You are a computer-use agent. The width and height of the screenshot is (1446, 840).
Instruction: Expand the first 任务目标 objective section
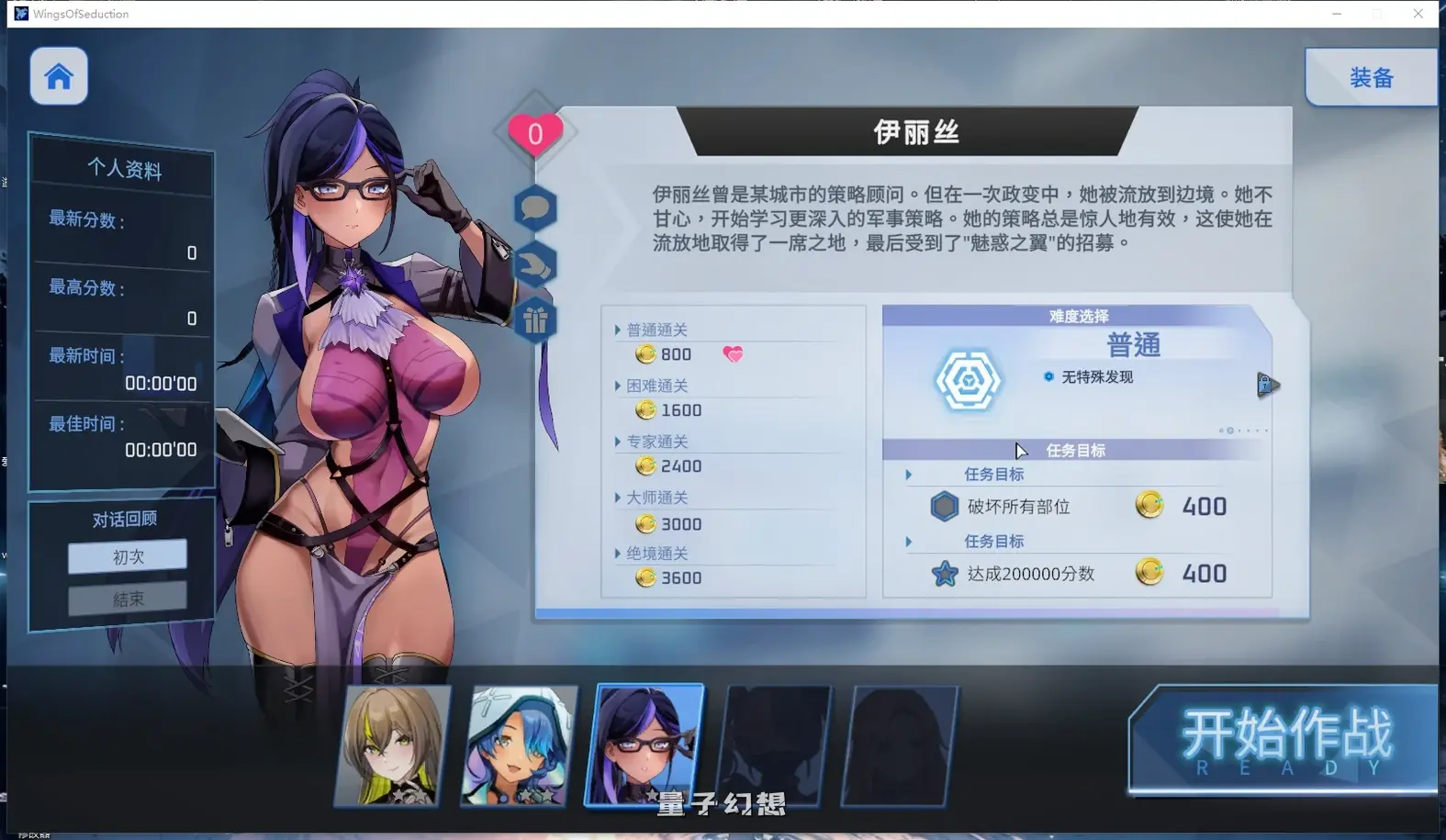909,475
